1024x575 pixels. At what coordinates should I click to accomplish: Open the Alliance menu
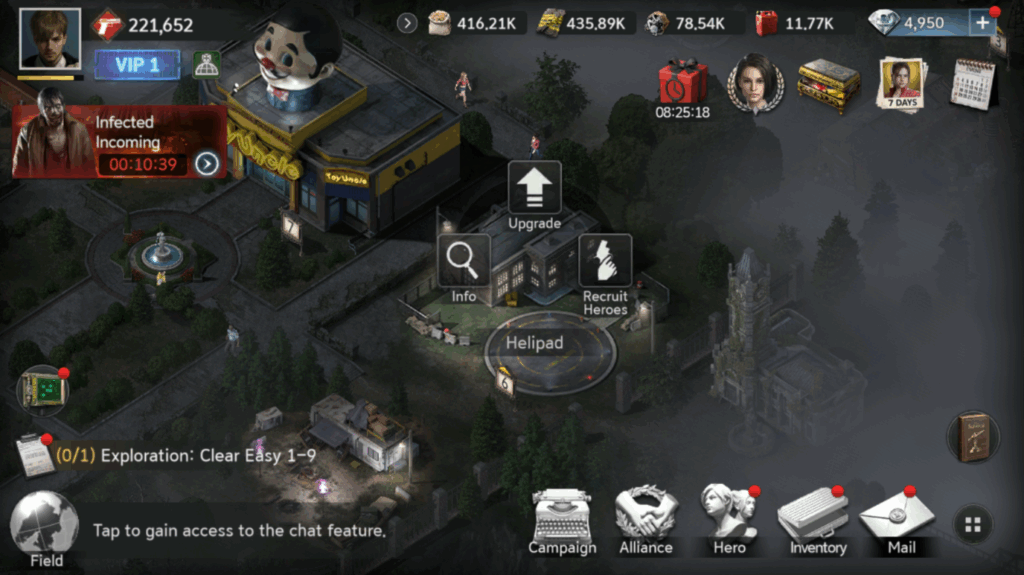click(646, 520)
